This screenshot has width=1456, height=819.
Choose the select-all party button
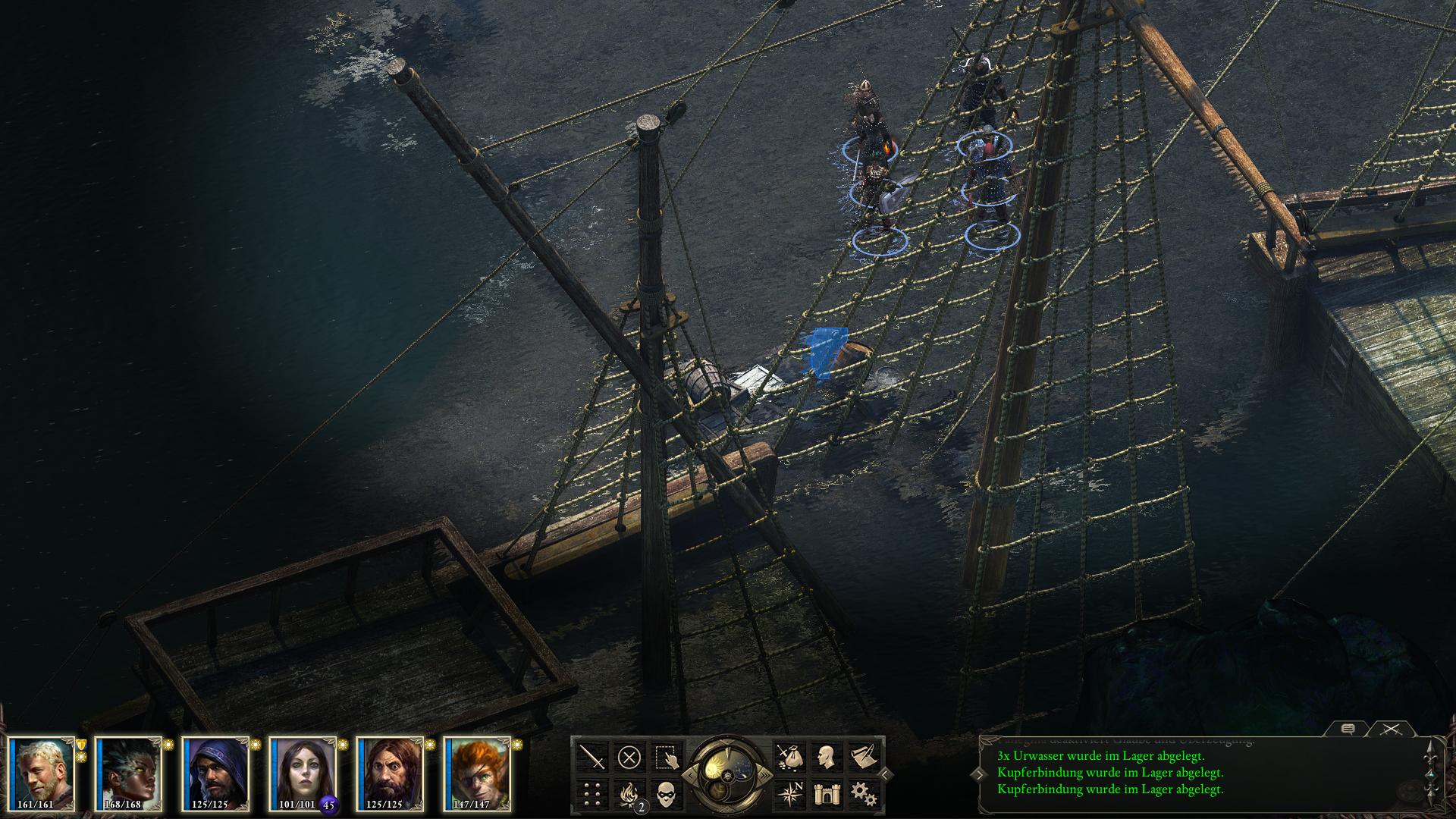[665, 757]
